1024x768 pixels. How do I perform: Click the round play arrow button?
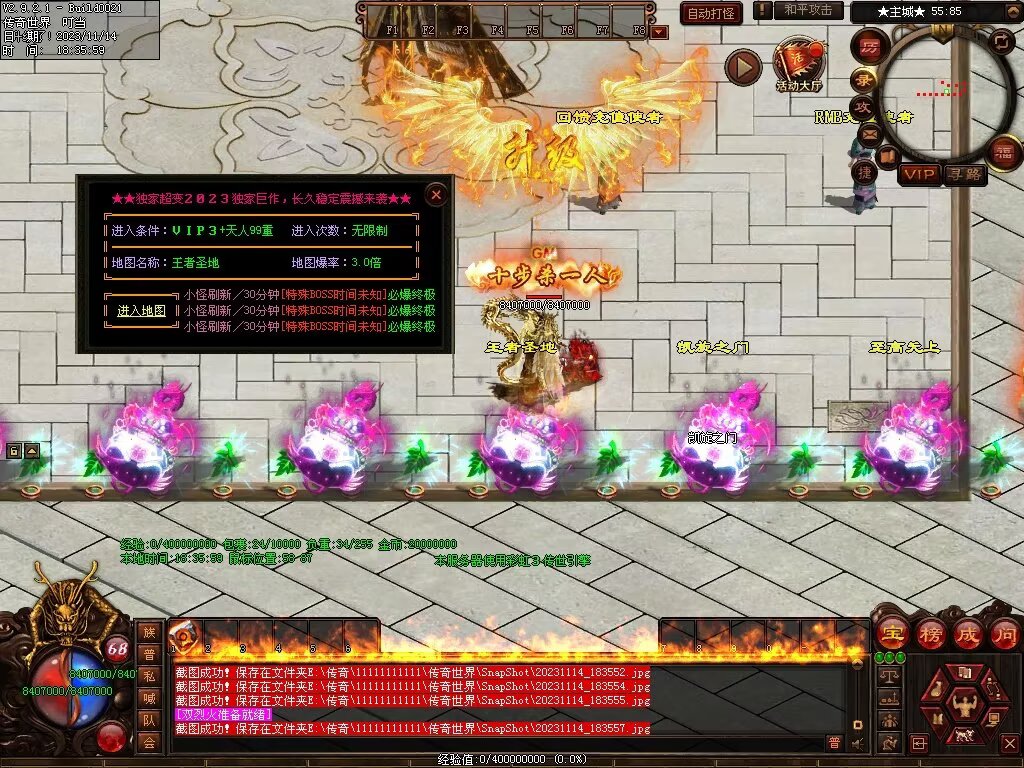tap(743, 67)
